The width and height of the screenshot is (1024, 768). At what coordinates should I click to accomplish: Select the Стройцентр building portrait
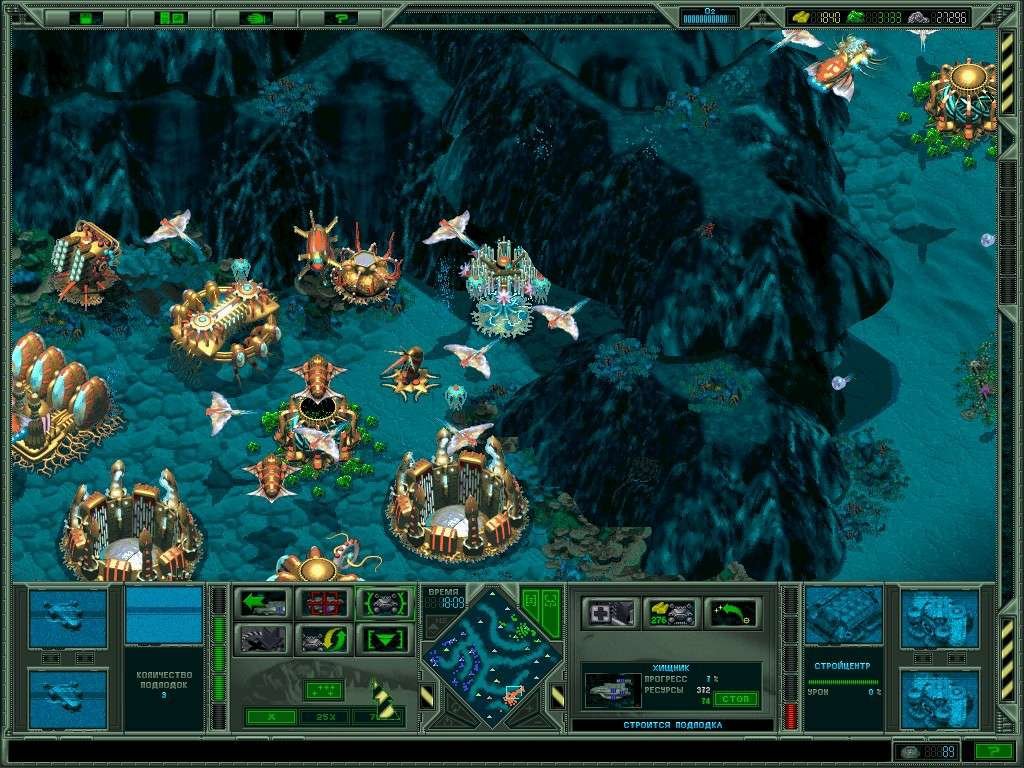(x=843, y=615)
